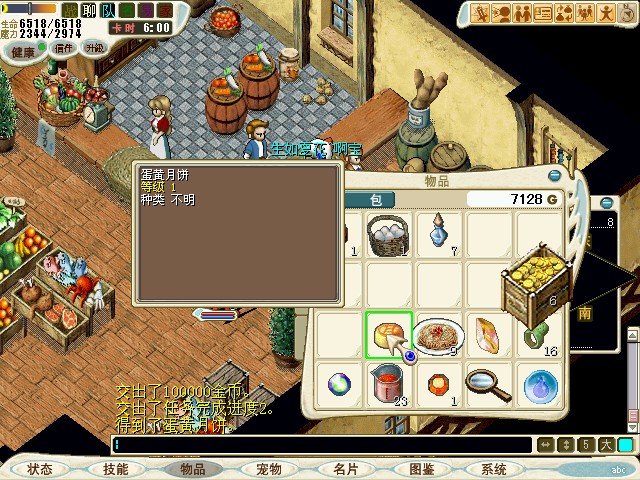
Task: Select the blue potion bottle item
Action: pos(438,233)
